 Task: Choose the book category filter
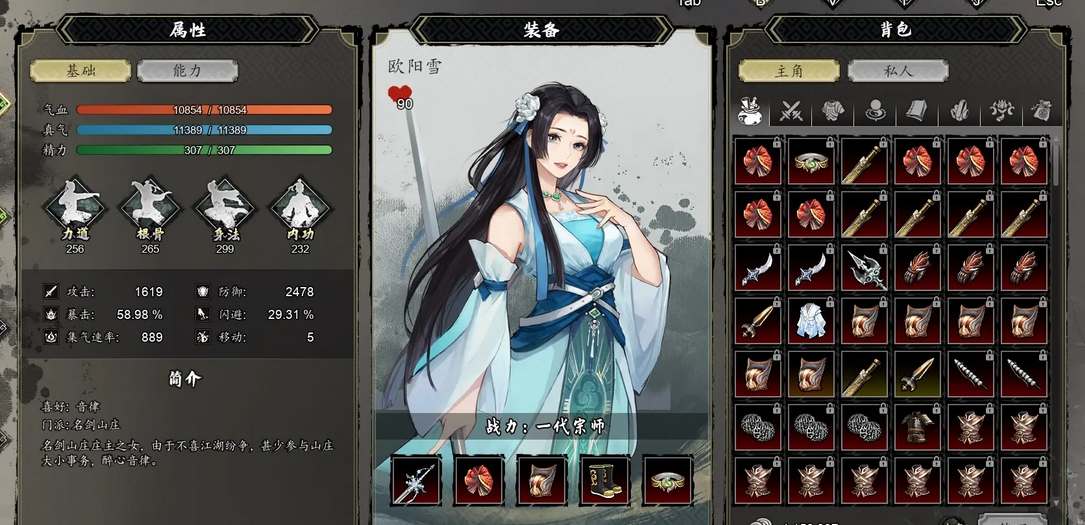(916, 110)
